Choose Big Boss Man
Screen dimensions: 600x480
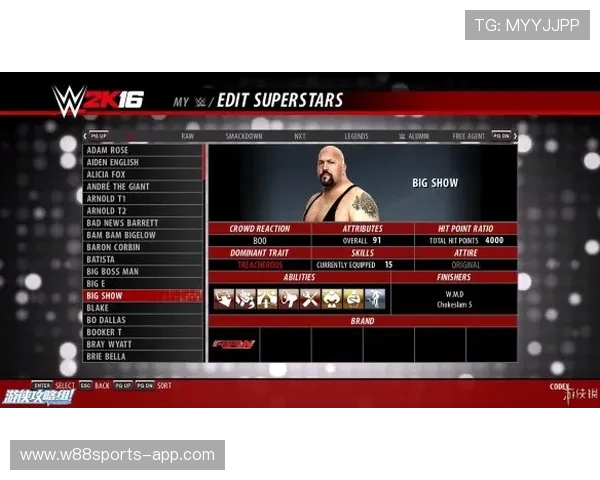pos(142,271)
